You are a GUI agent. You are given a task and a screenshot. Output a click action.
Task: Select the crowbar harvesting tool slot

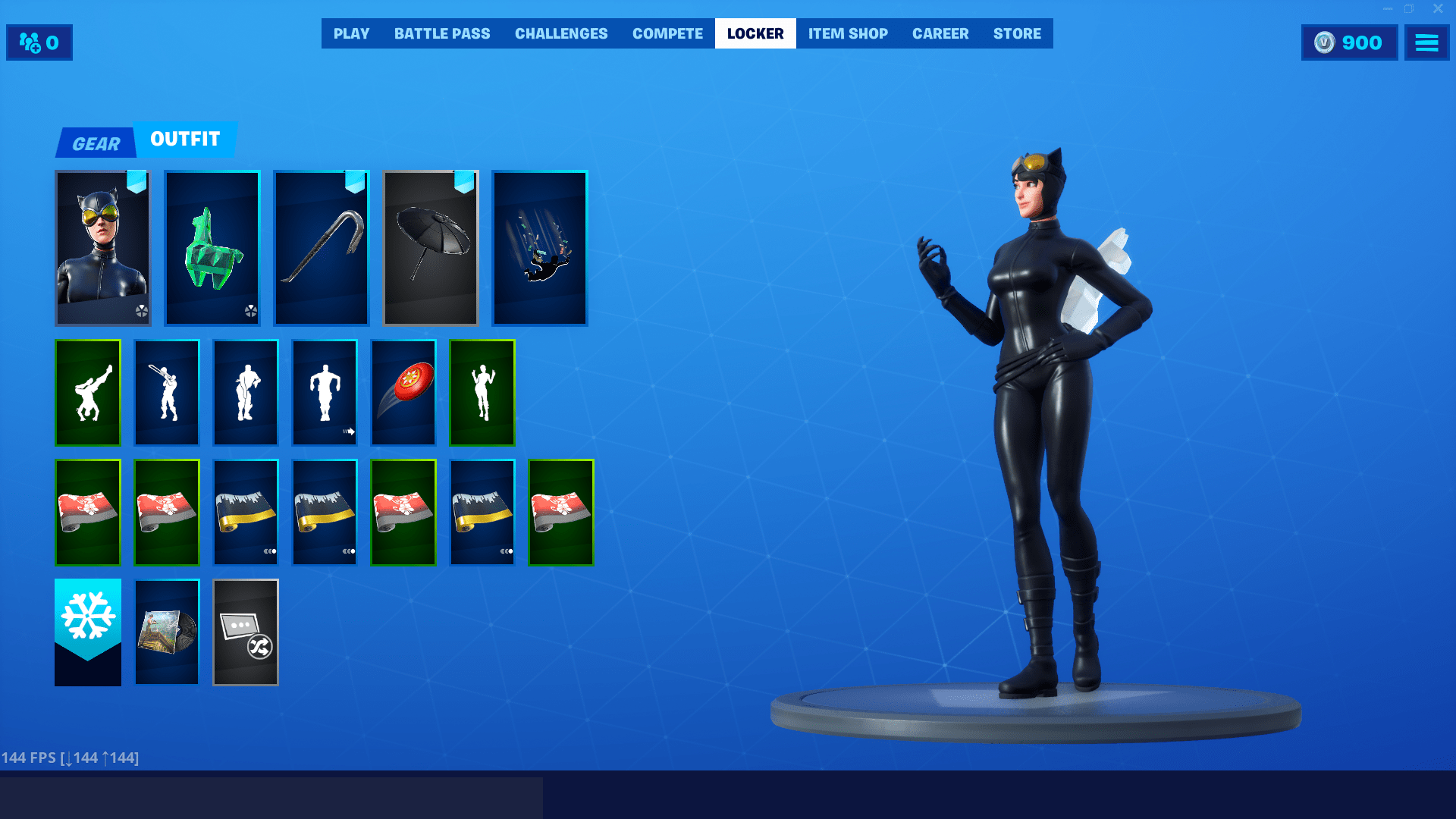(x=321, y=248)
